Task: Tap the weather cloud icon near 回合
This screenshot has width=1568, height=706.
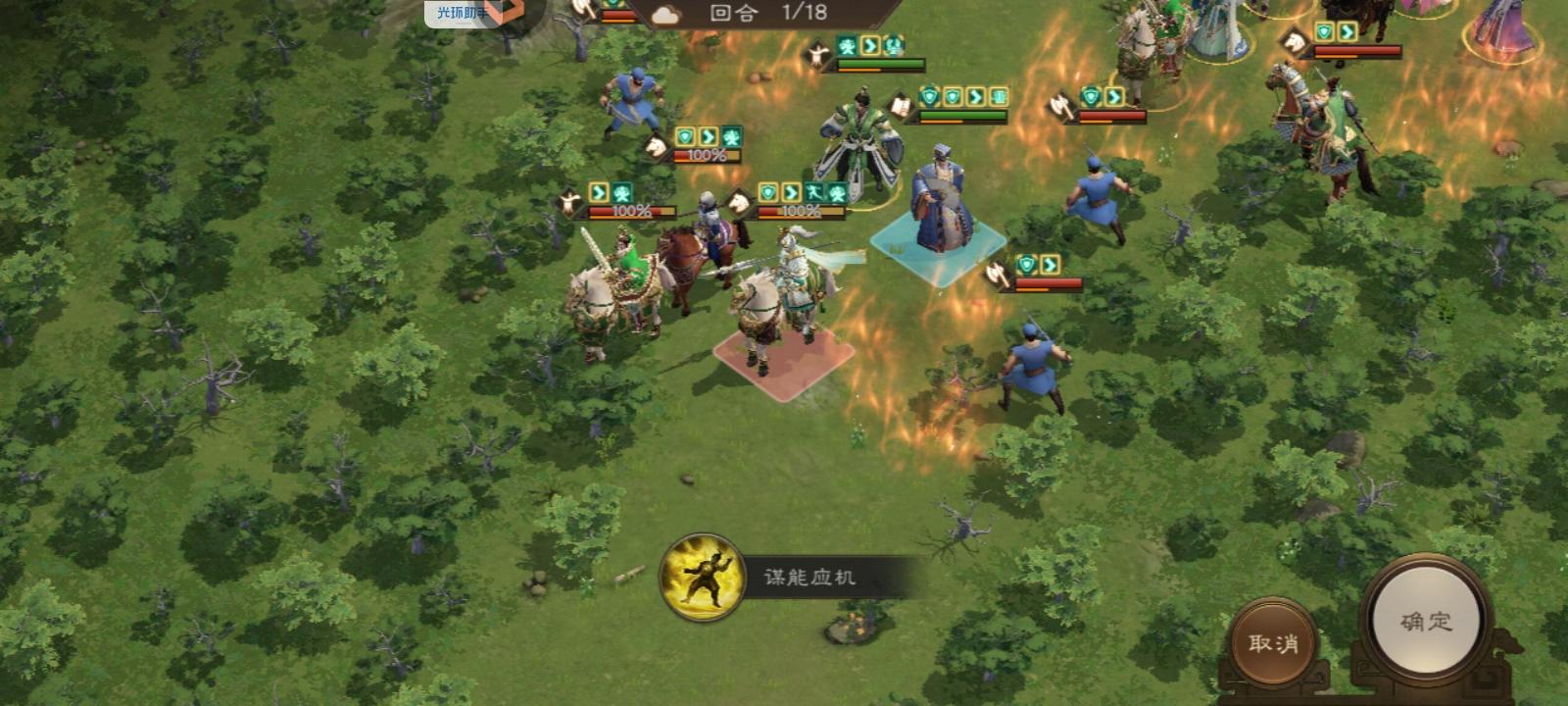Action: tap(665, 14)
